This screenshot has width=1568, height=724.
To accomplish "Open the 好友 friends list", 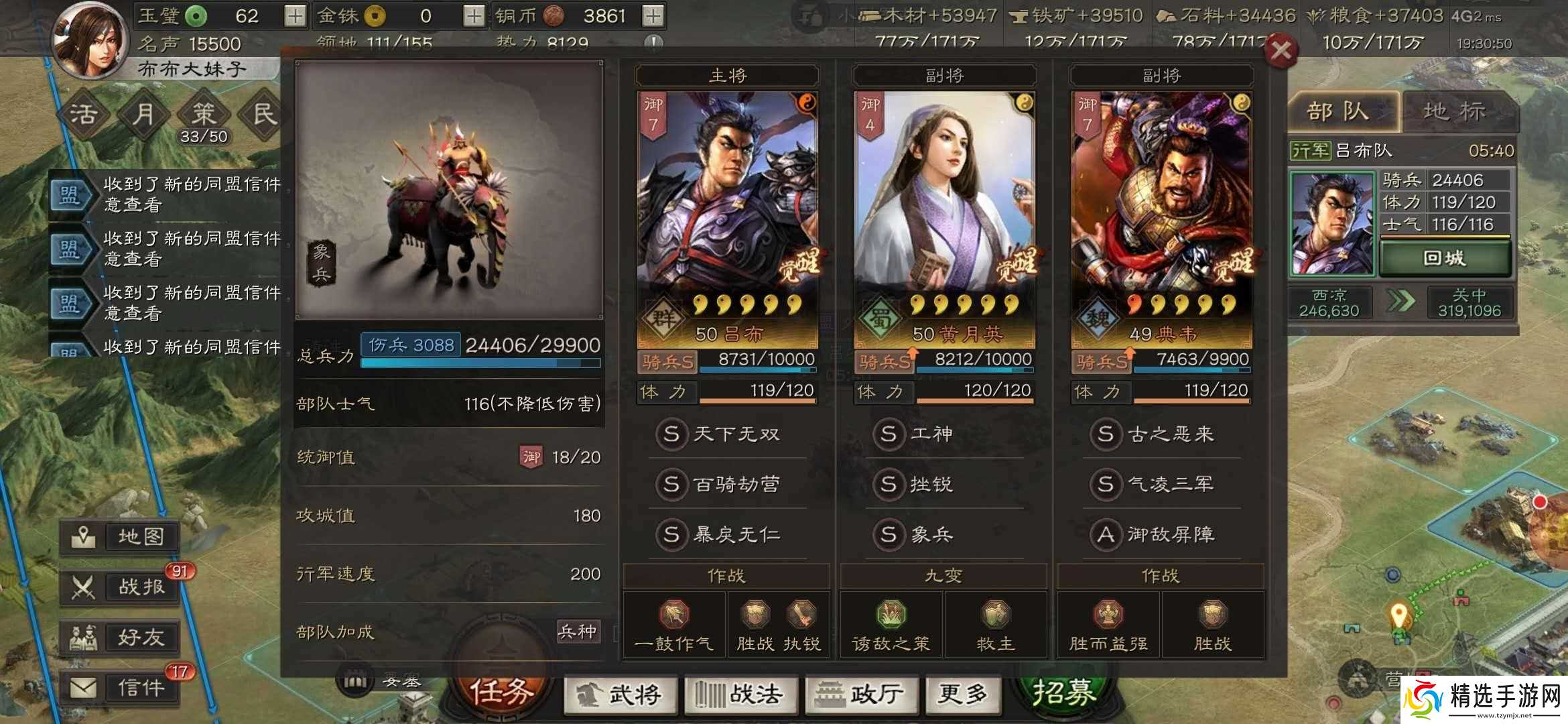I will (121, 638).
